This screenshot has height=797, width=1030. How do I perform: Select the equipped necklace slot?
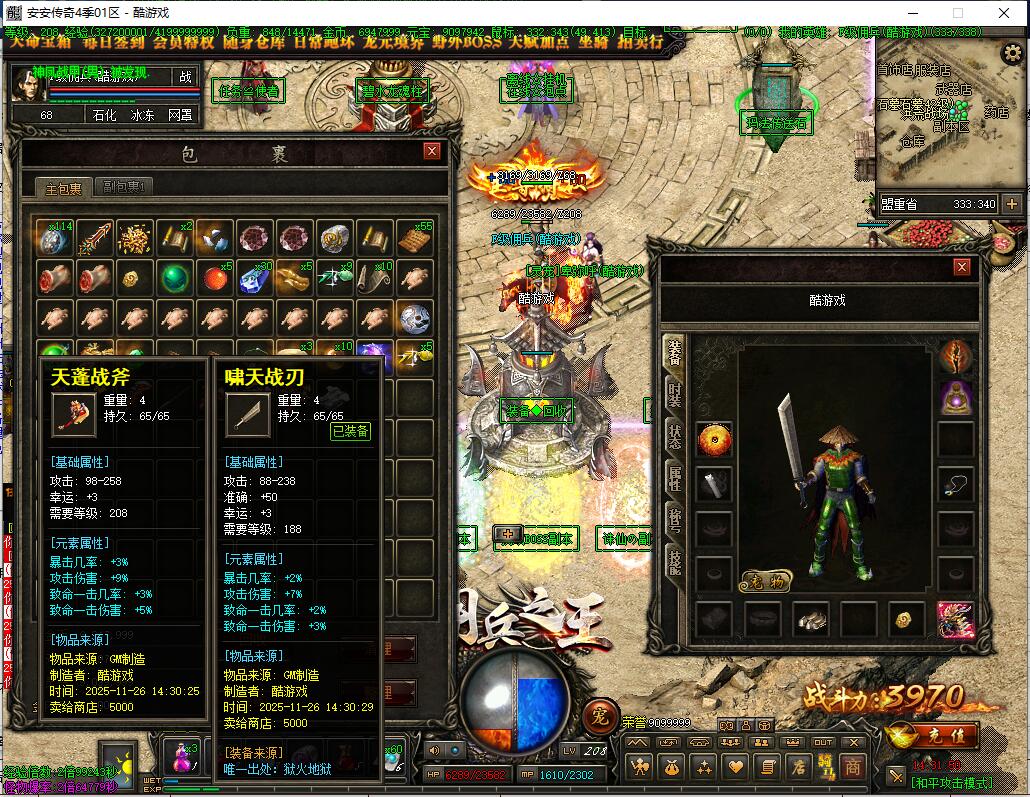click(956, 485)
